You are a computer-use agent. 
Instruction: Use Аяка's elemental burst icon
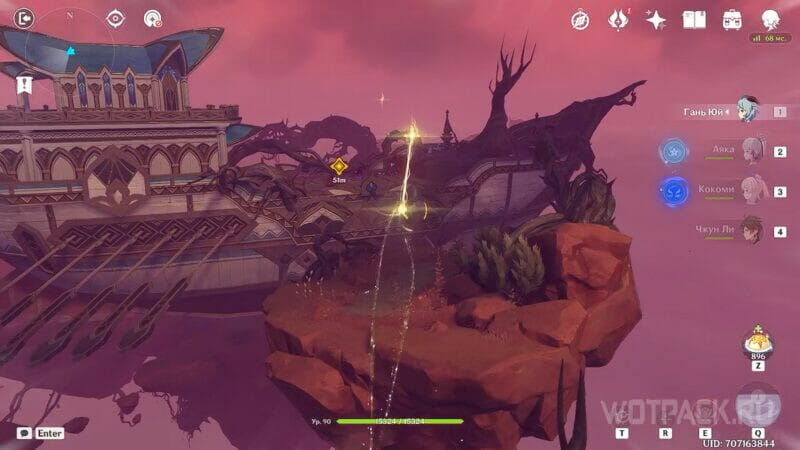click(x=672, y=151)
